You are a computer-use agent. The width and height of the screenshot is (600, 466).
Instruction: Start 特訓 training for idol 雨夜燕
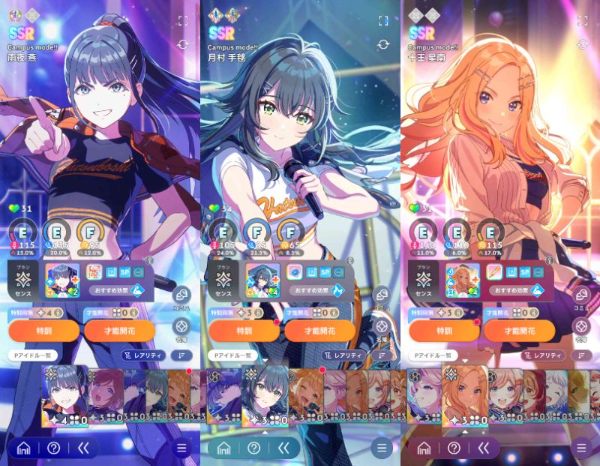pyautogui.click(x=43, y=331)
